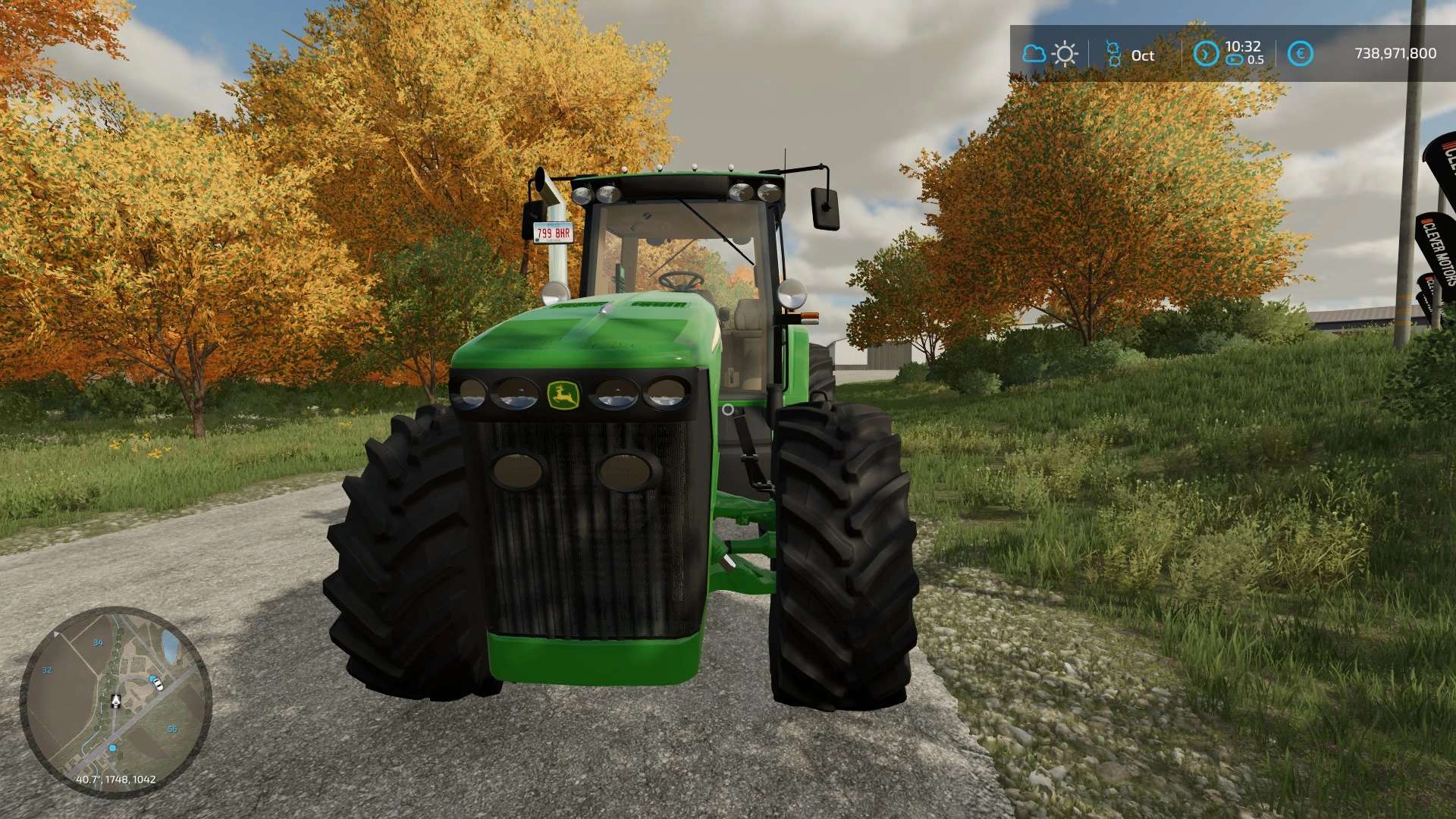Open the circular minimap
Screen dimensions: 1456x819
(115, 701)
